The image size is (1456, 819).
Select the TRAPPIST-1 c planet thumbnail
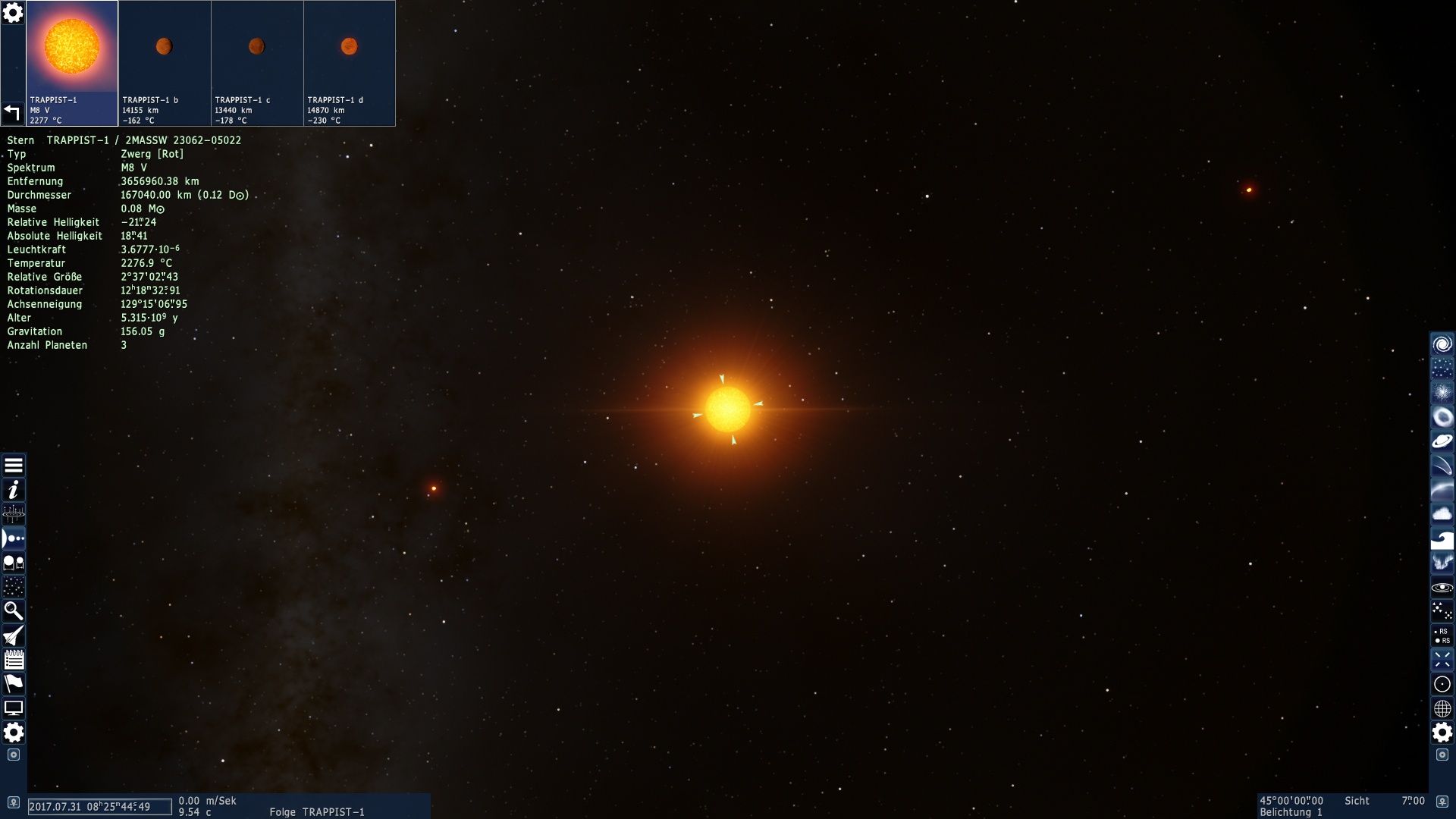(x=257, y=64)
